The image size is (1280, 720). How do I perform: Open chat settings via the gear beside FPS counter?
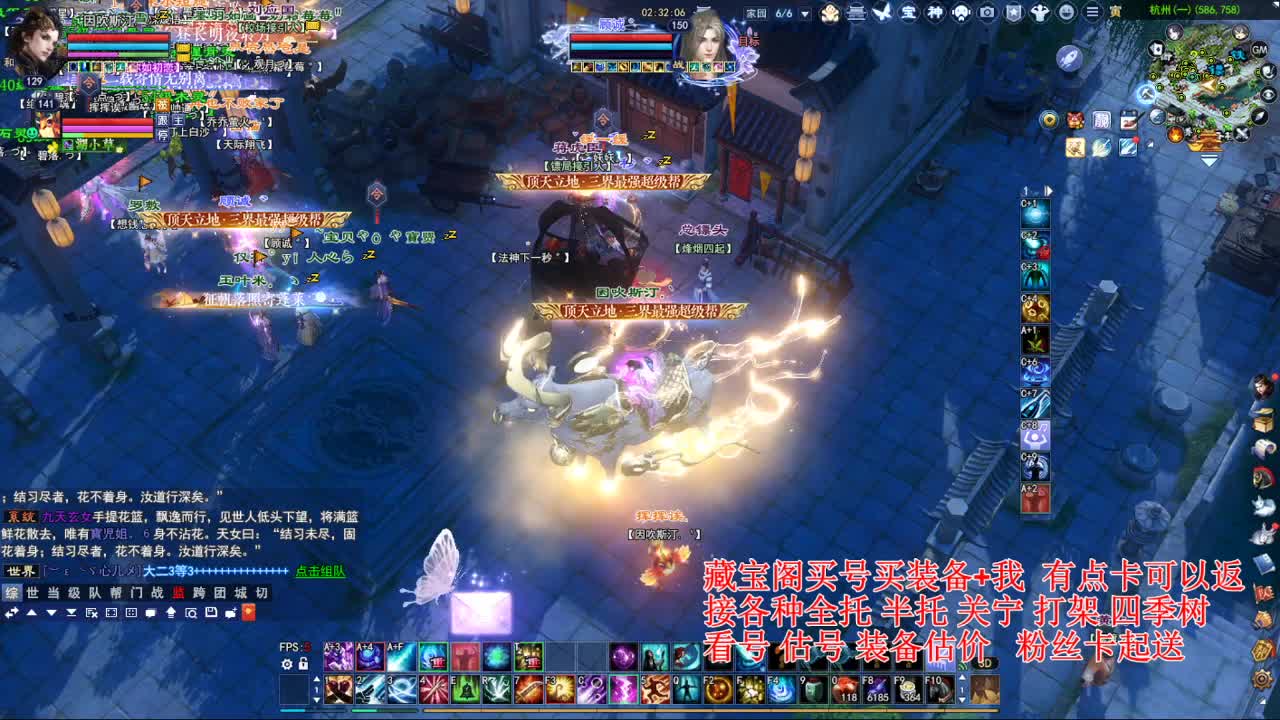(285, 664)
